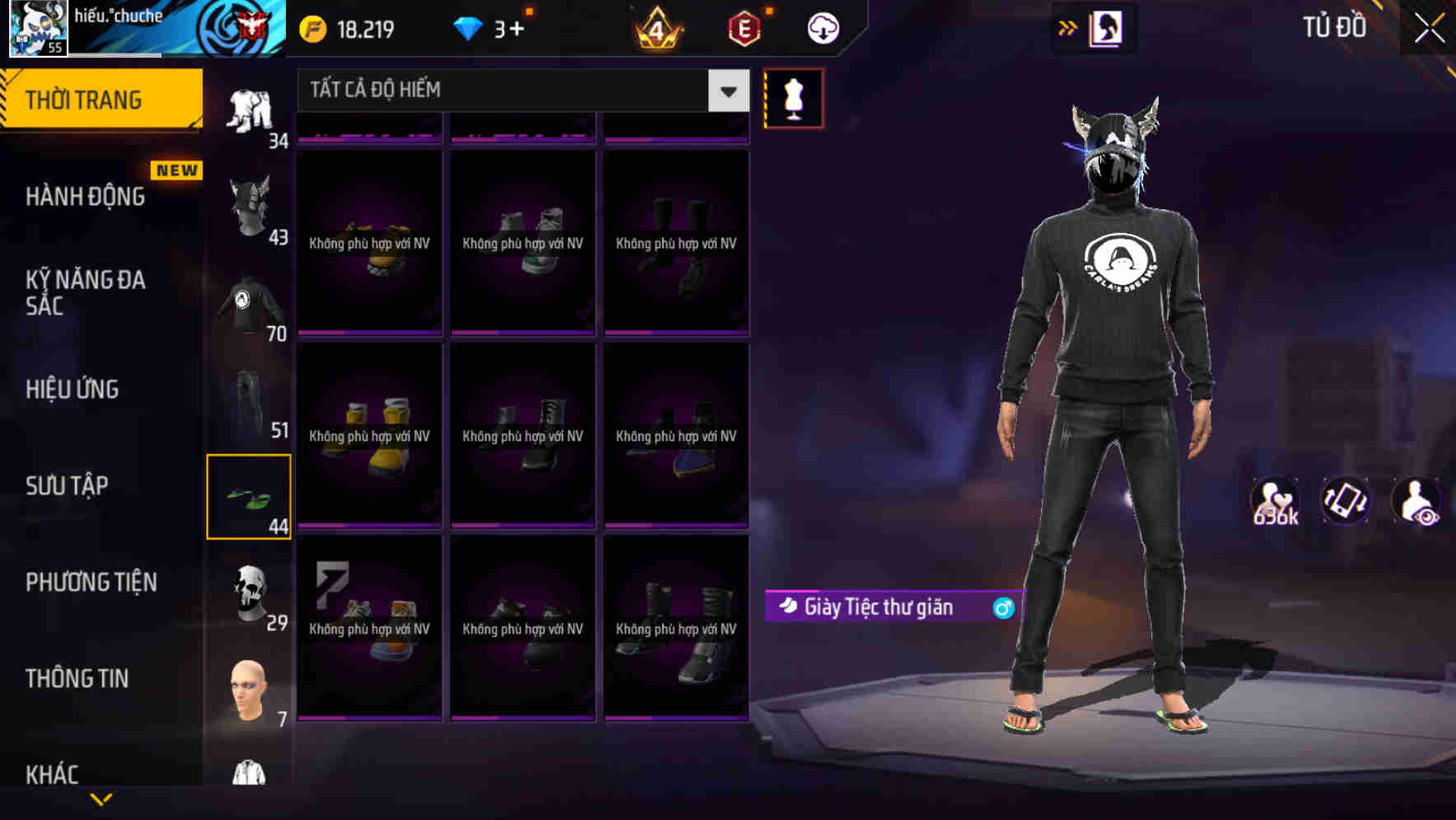Click the double-arrow collapse icon near top right
Viewport: 1456px width, 820px height.
coord(1068,27)
